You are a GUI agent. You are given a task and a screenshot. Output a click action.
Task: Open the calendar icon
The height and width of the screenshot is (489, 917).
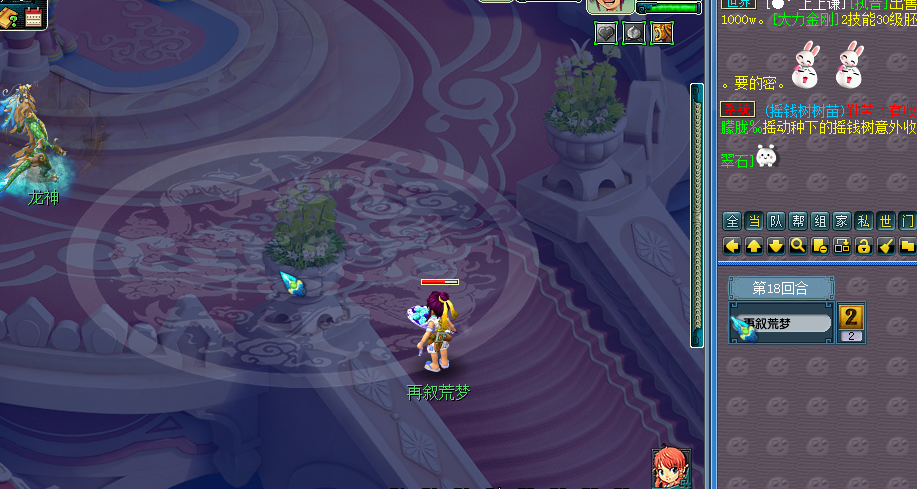click(34, 16)
